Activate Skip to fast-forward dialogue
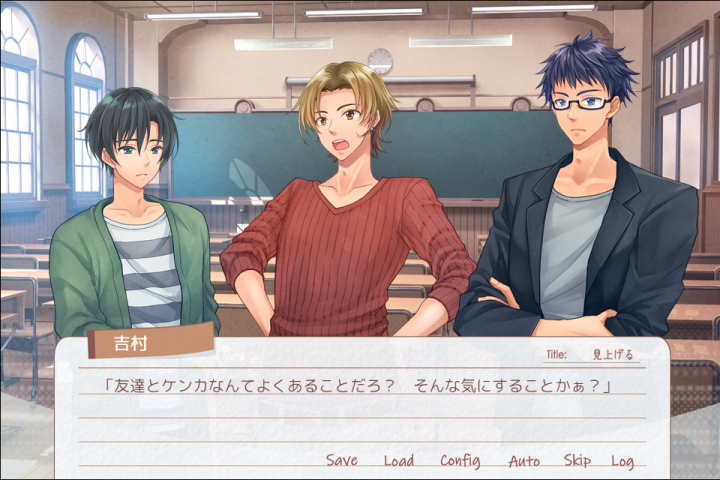The width and height of the screenshot is (720, 480). [577, 461]
